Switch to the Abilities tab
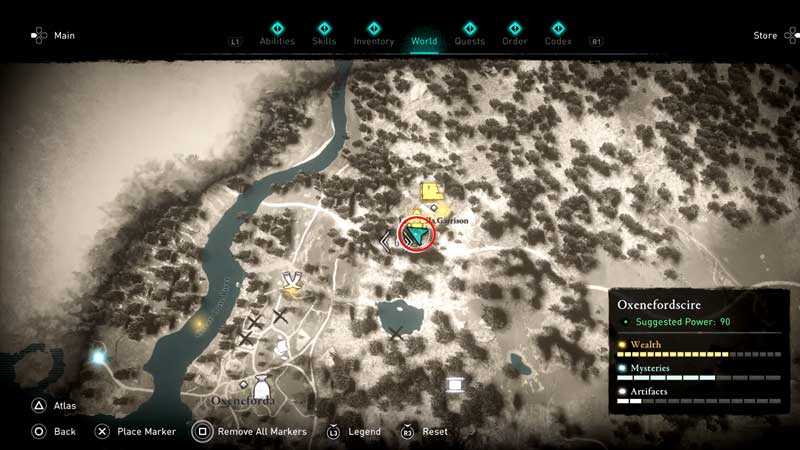The height and width of the screenshot is (450, 800). coord(277,41)
